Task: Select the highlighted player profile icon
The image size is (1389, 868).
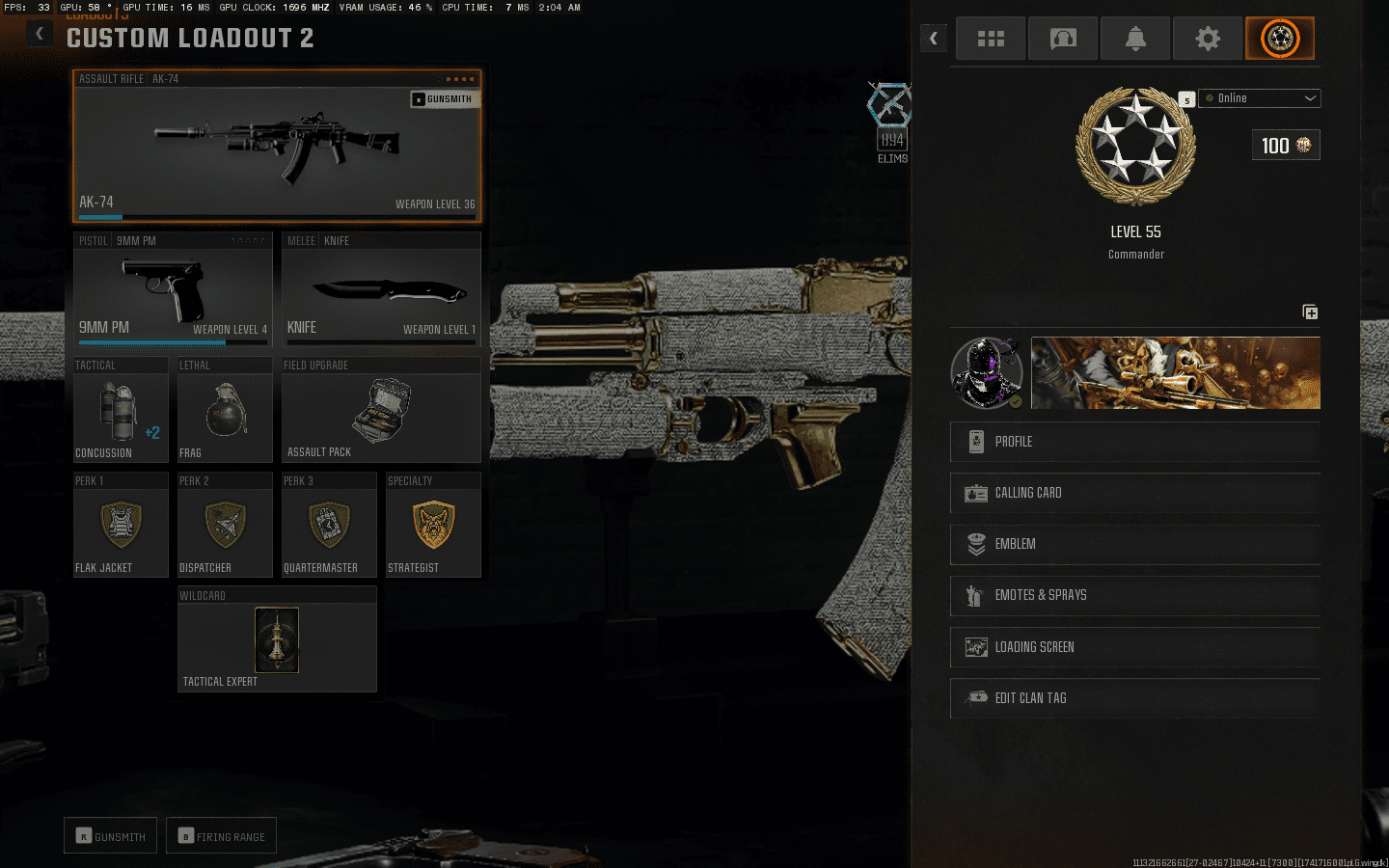Action: tap(1280, 38)
